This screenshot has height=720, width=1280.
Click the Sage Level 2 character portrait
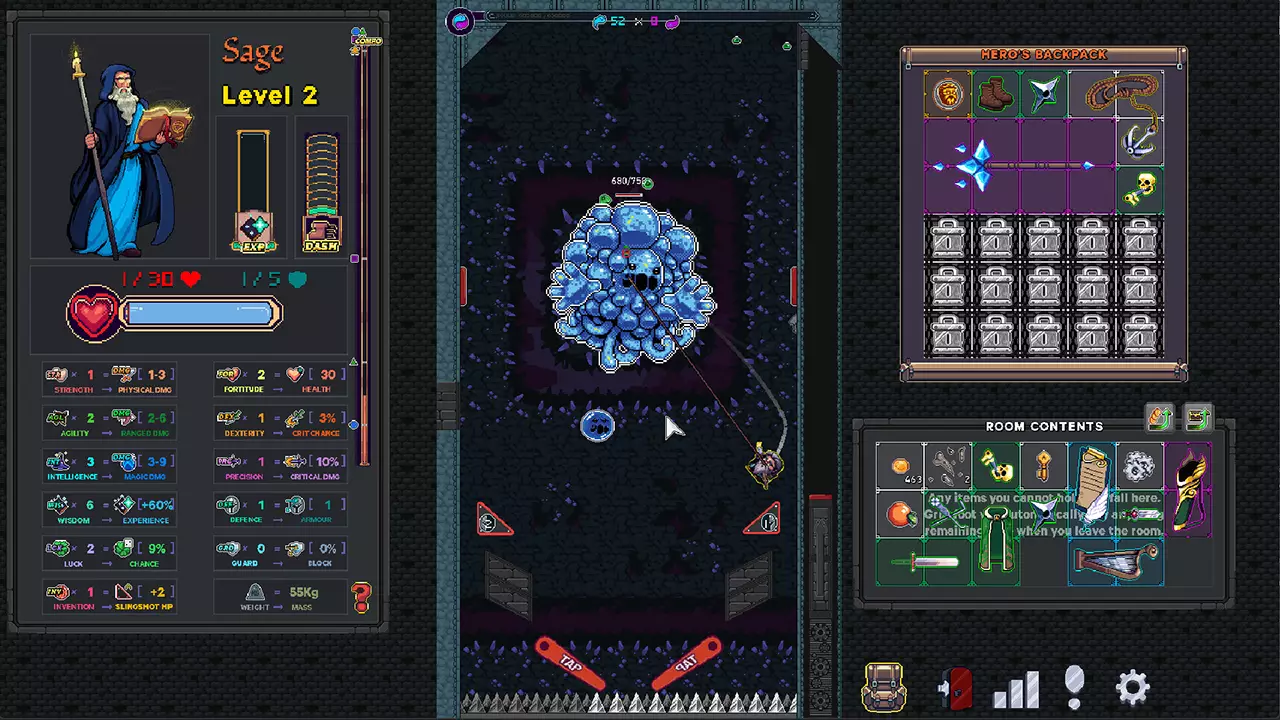pyautogui.click(x=120, y=145)
